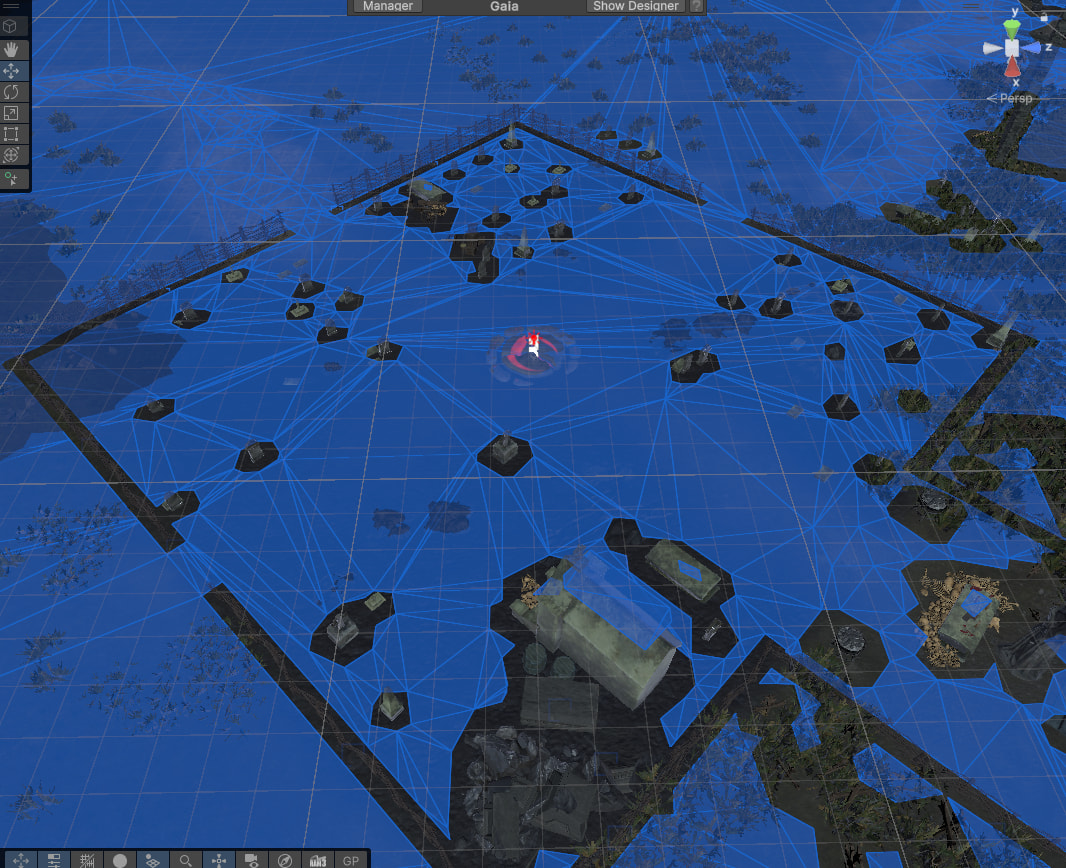Viewport: 1066px width, 868px height.
Task: Open the sliders settings icon in bottom toolbar
Action: pos(54,860)
